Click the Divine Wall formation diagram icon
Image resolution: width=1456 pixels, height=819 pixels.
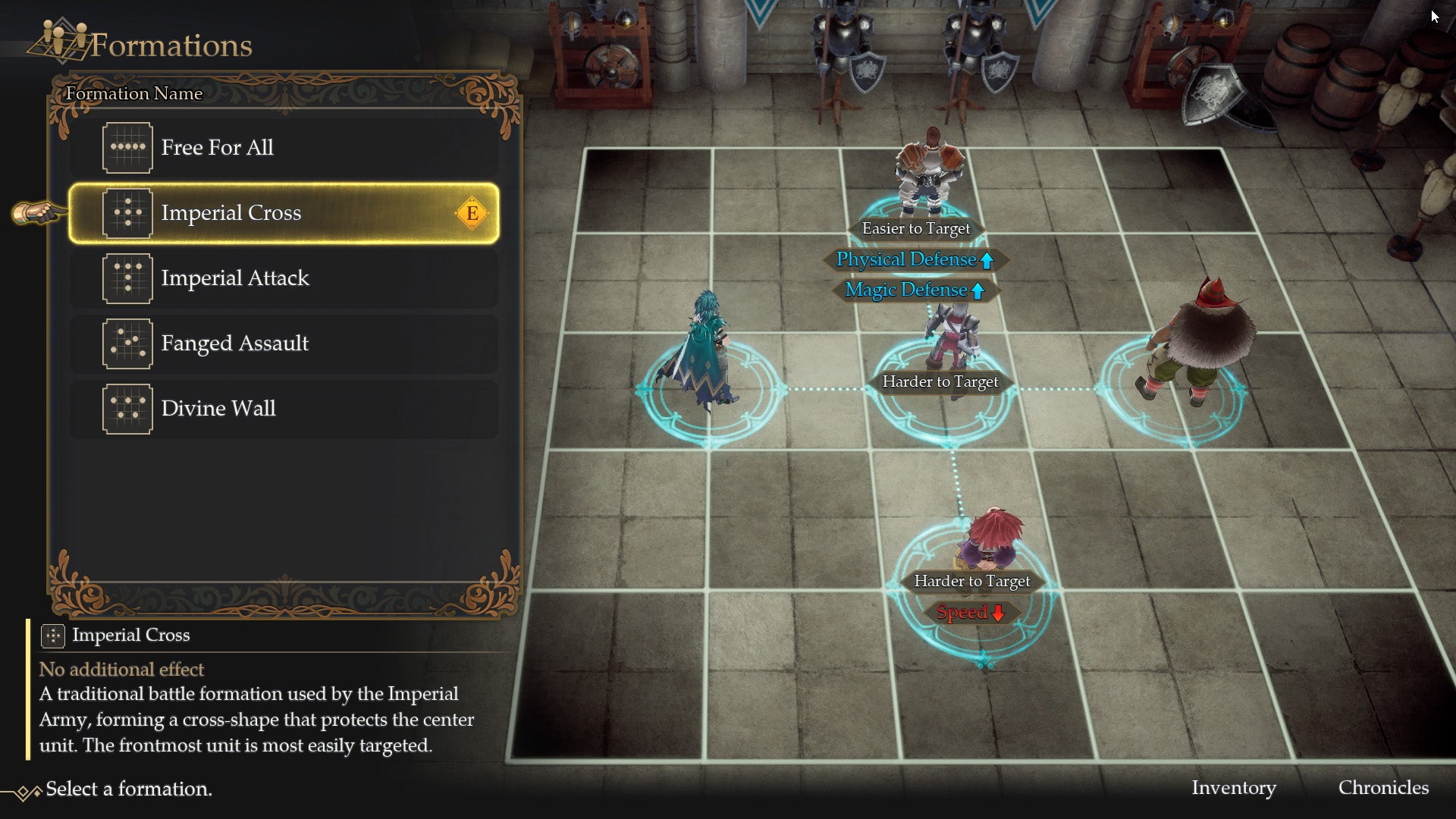(127, 409)
